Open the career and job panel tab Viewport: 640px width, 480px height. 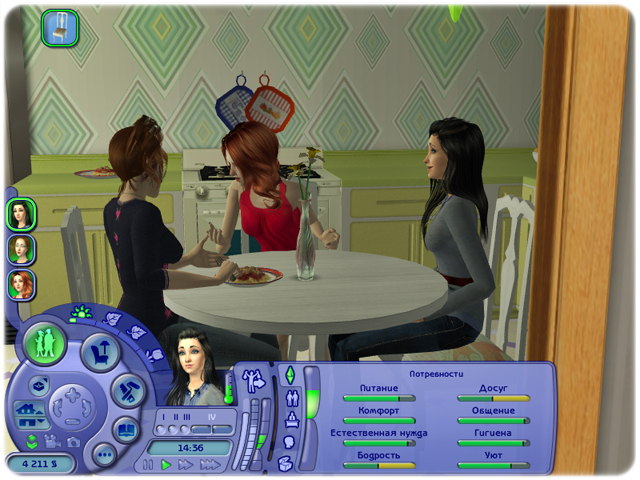(x=290, y=420)
